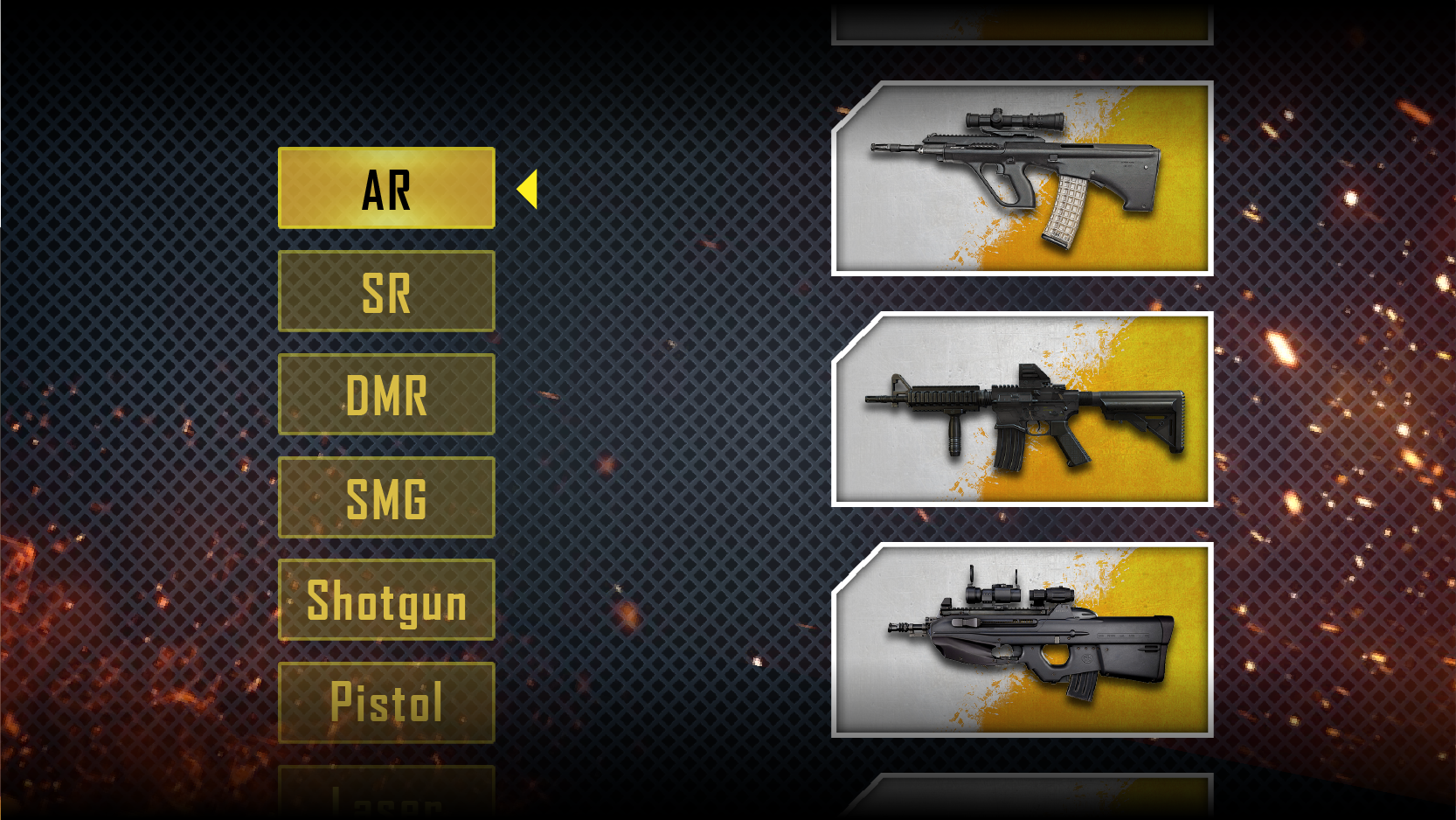The image size is (1456, 820).
Task: Select the scoped AUG assault rifle
Action: [x=1023, y=175]
